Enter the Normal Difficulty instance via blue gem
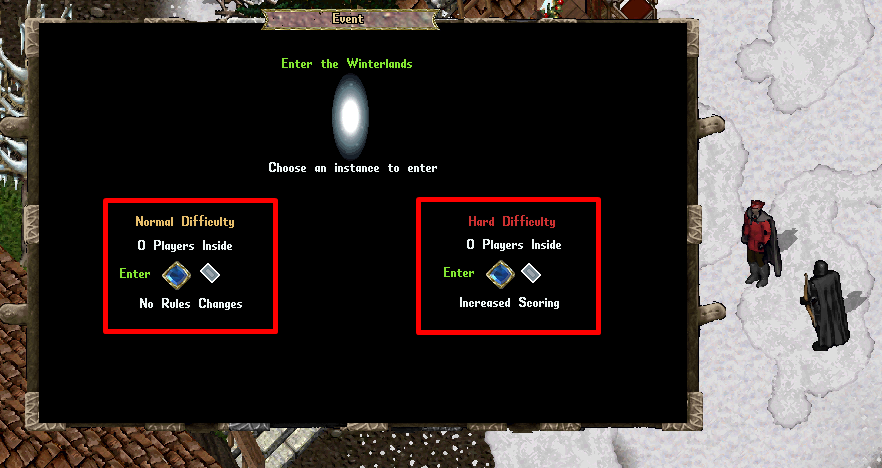Screen dimensions: 882x468 click(x=176, y=274)
